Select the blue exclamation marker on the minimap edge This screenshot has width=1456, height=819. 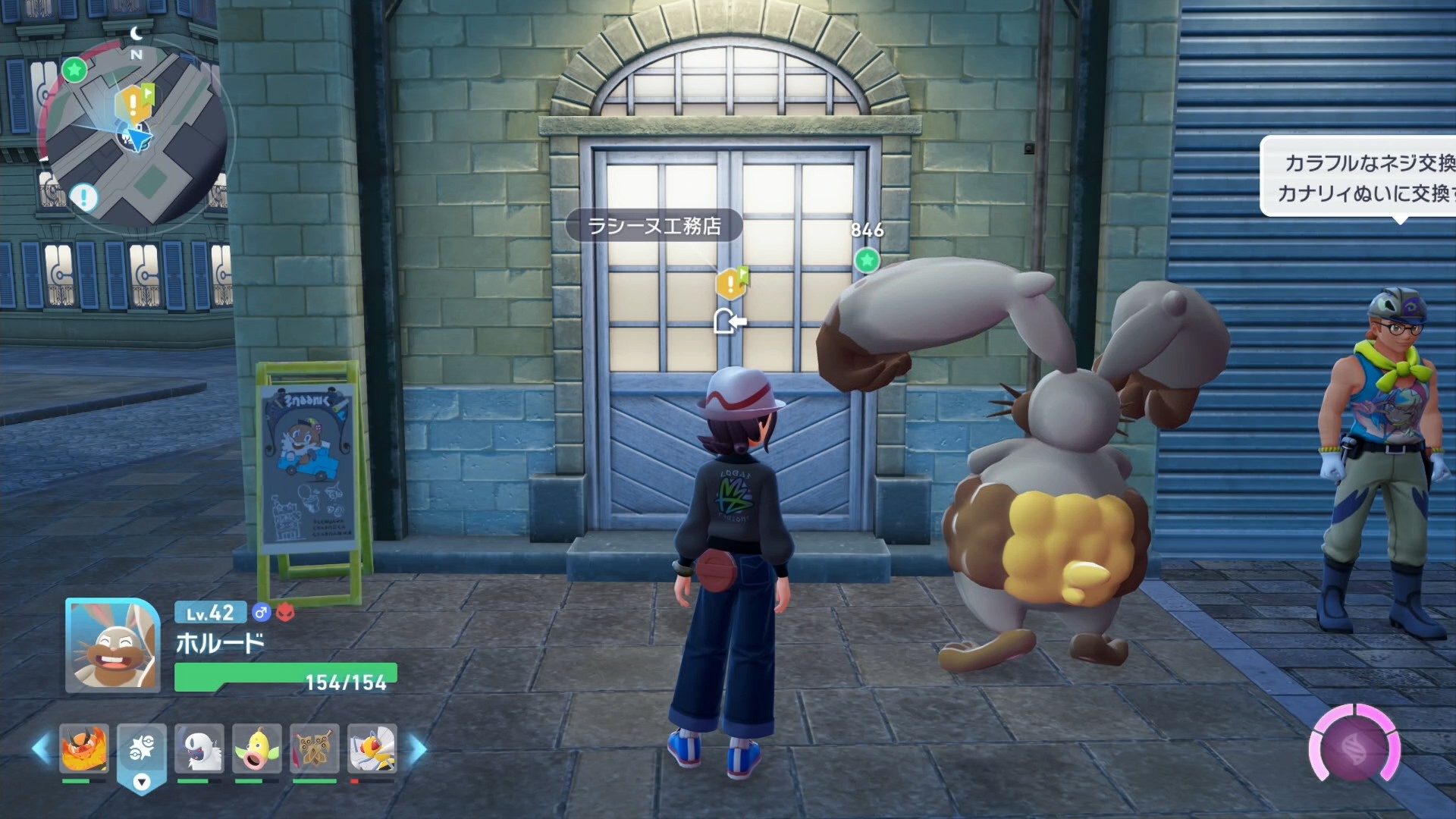pyautogui.click(x=83, y=197)
